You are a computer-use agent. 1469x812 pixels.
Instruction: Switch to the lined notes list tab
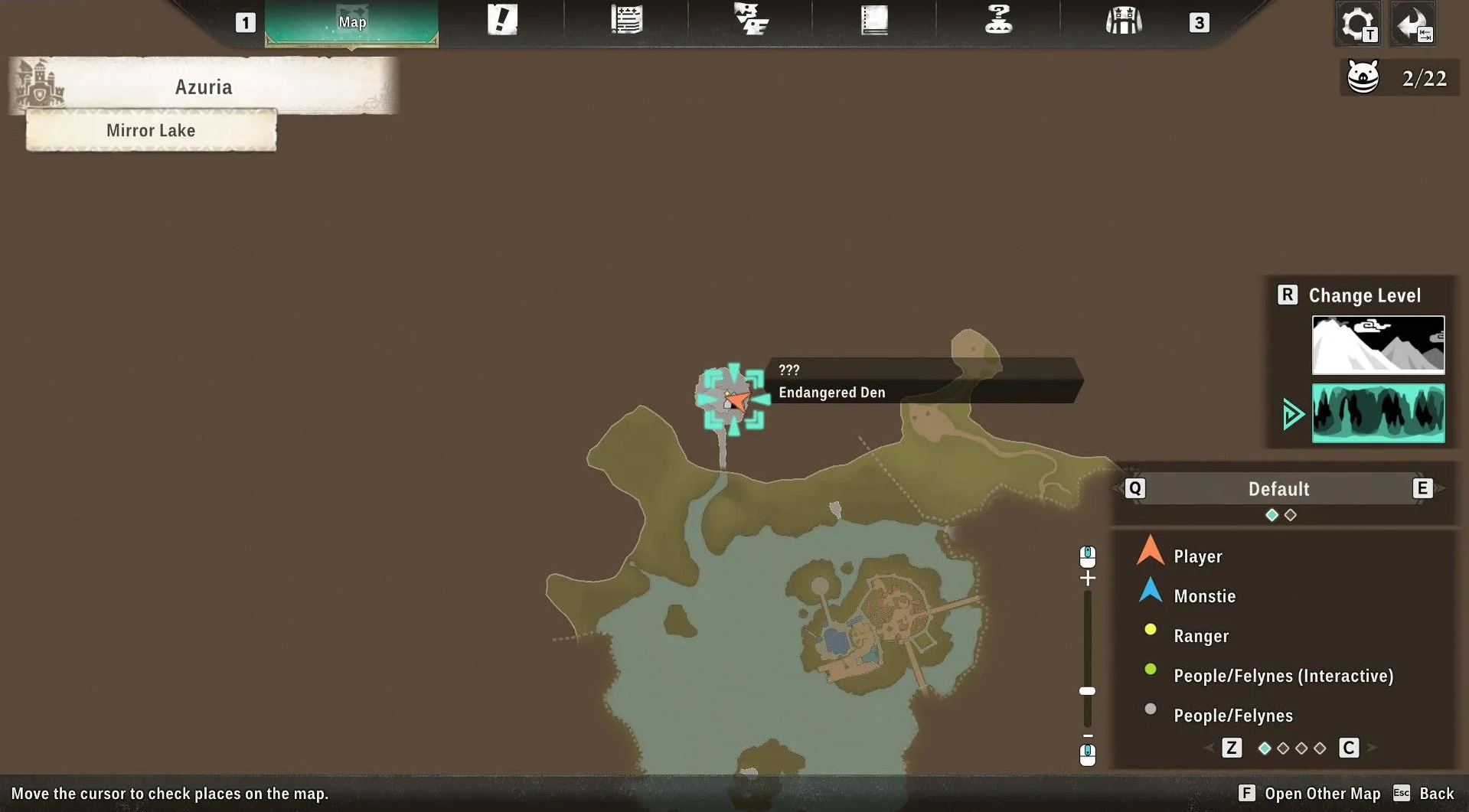pyautogui.click(x=626, y=20)
